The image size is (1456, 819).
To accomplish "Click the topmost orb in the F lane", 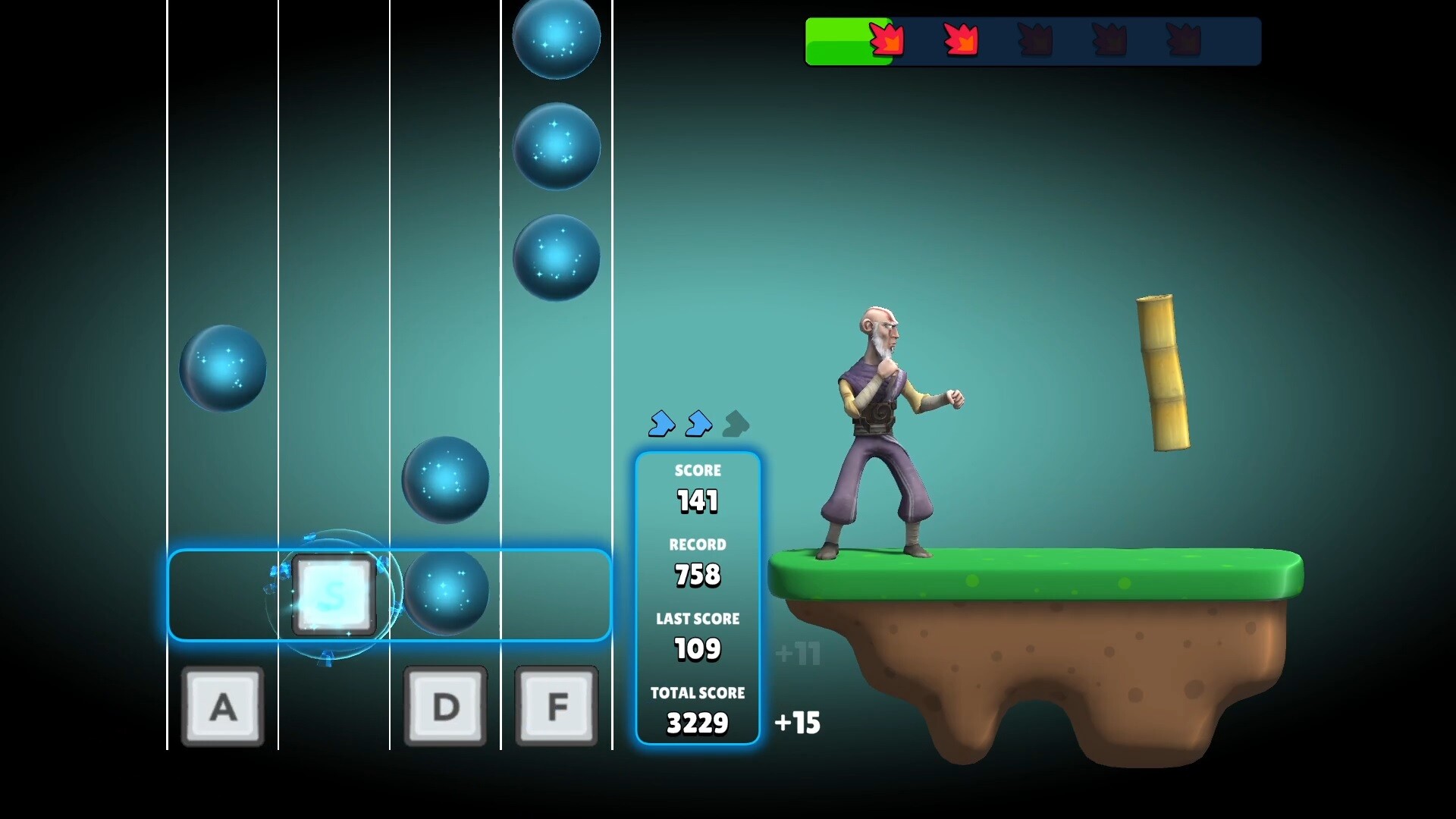I will 556,38.
